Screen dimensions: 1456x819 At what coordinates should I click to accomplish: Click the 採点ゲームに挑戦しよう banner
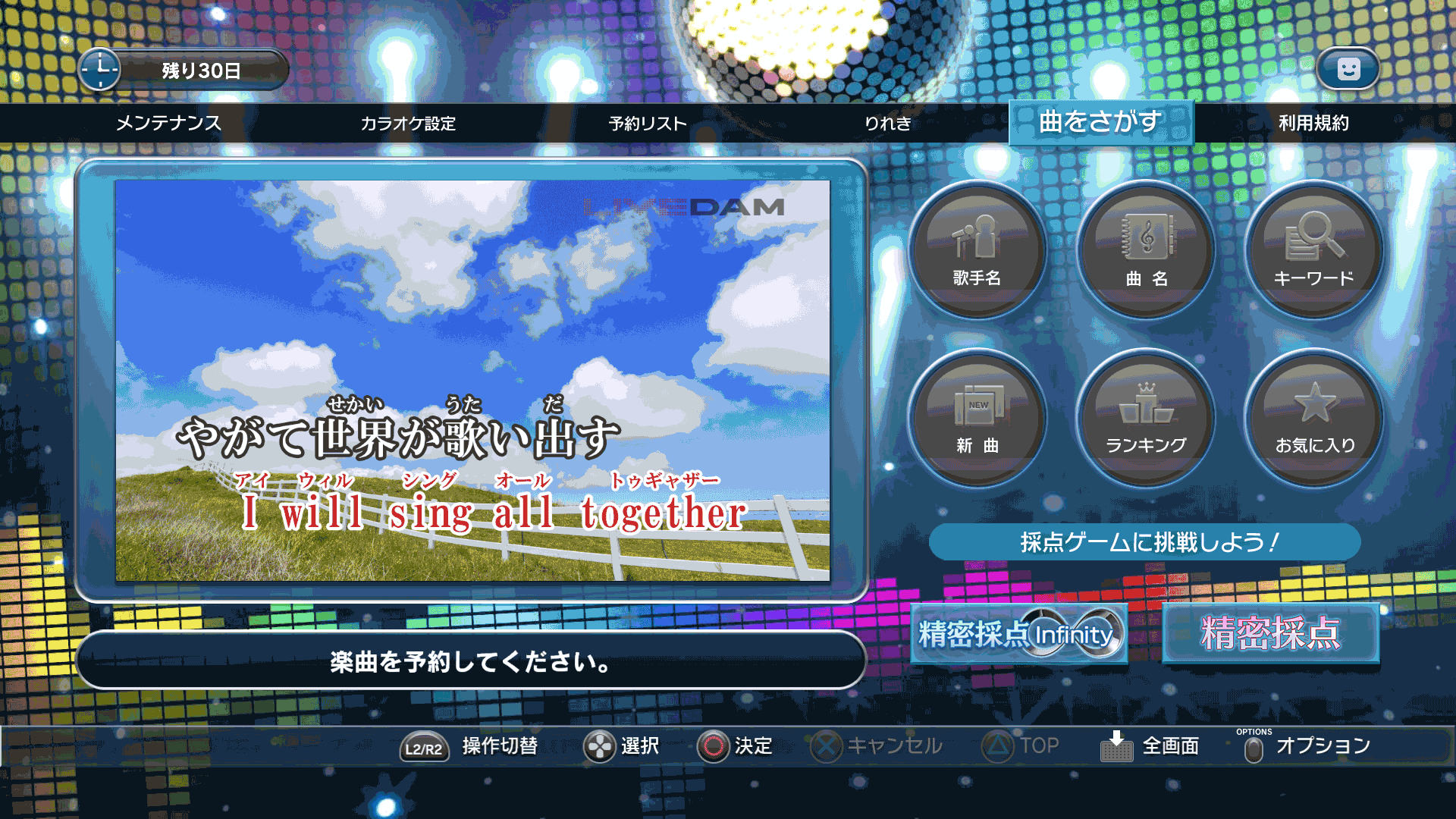pos(1147,541)
